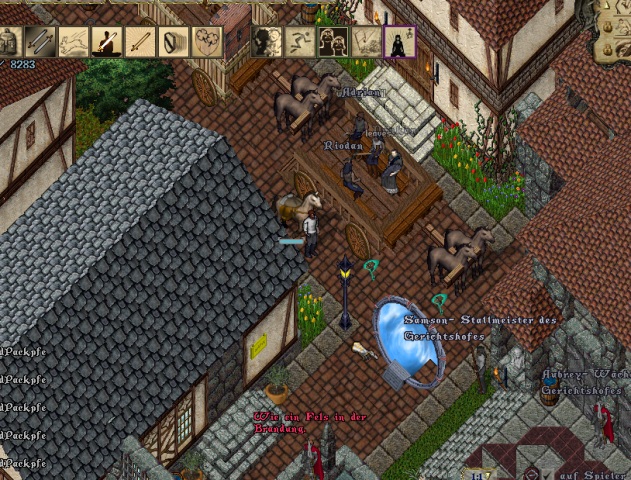The image size is (631, 480).
Task: Select the helmeted head skill icon
Action: [x=9, y=41]
